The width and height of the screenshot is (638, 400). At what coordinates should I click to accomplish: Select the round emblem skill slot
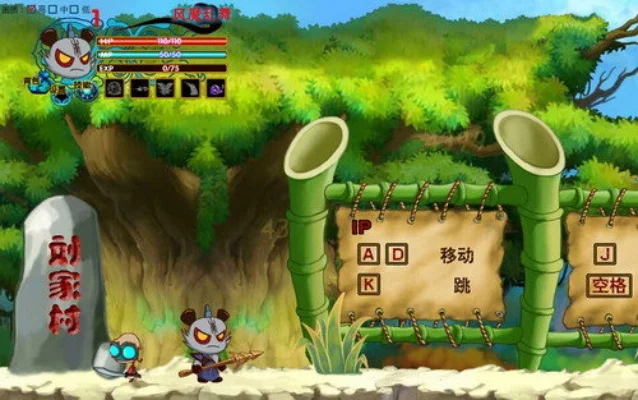[114, 88]
